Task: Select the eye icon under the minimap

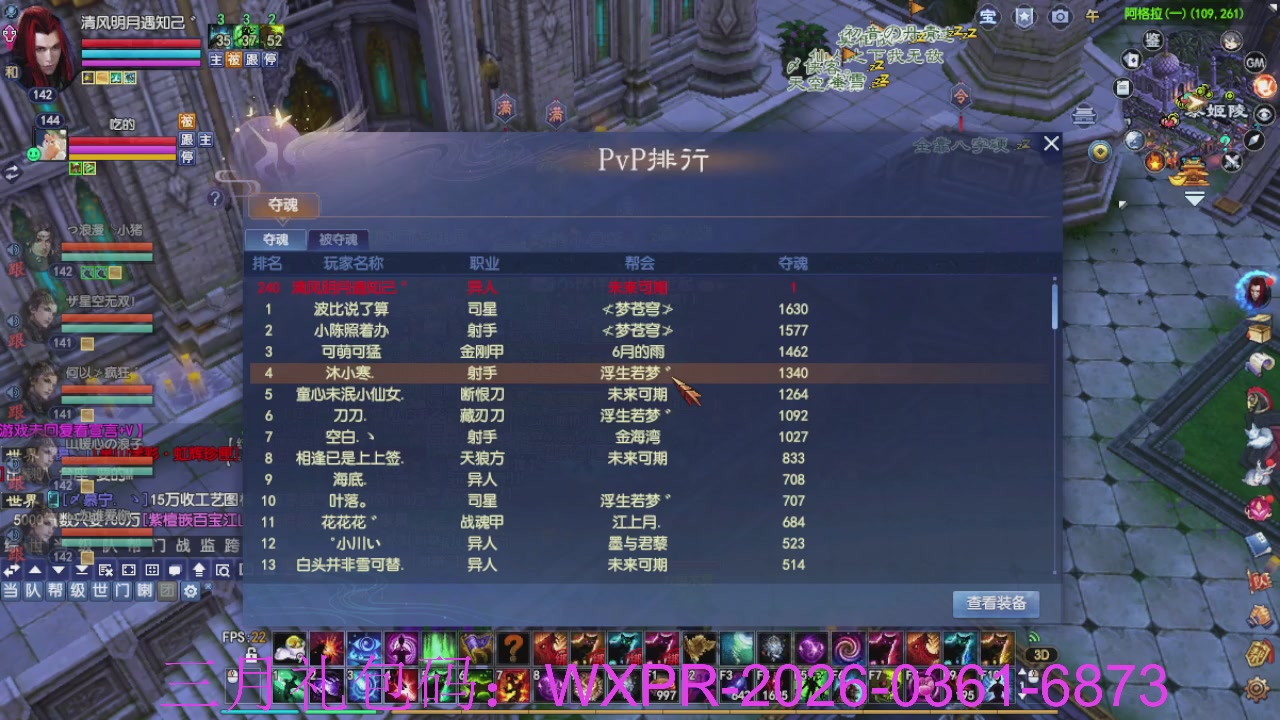Action: click(x=1264, y=113)
